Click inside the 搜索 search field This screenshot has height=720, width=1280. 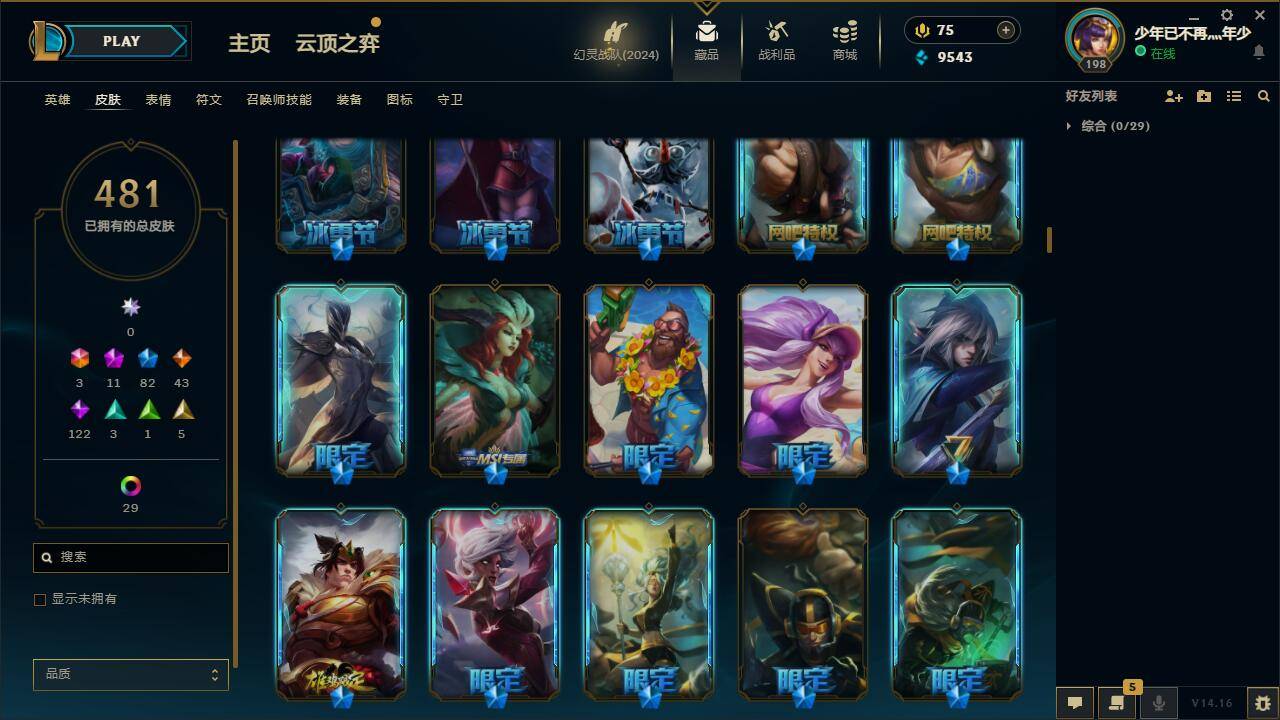pos(130,557)
